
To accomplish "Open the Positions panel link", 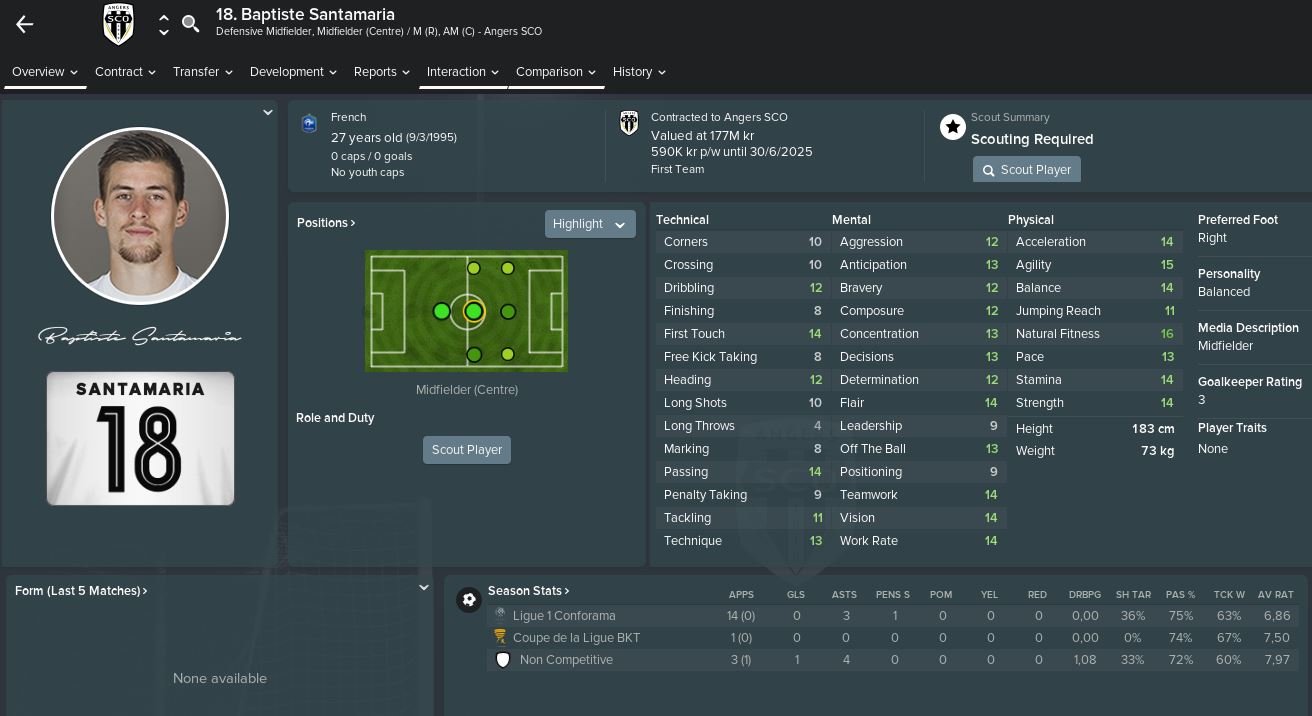I will point(326,223).
